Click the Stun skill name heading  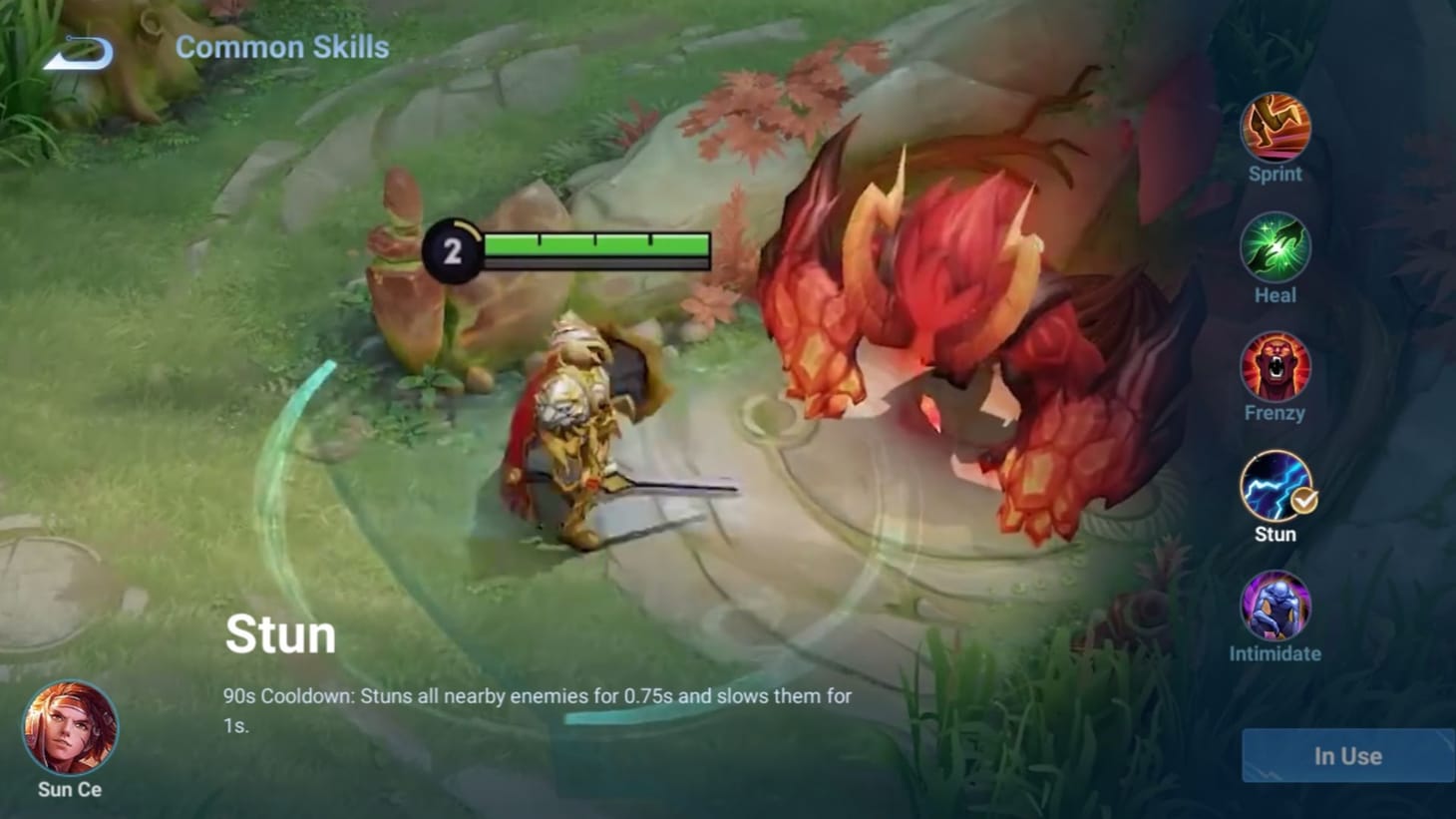280,632
